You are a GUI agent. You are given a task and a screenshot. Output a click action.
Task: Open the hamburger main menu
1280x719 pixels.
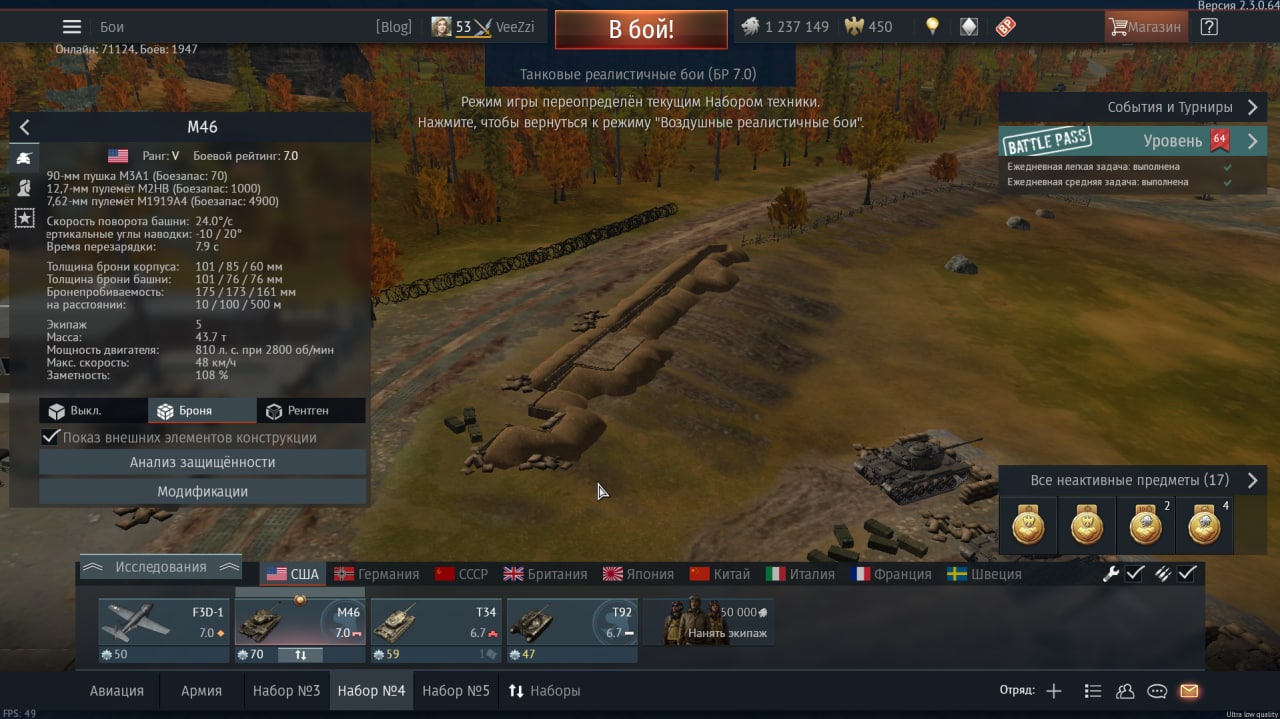pos(72,27)
